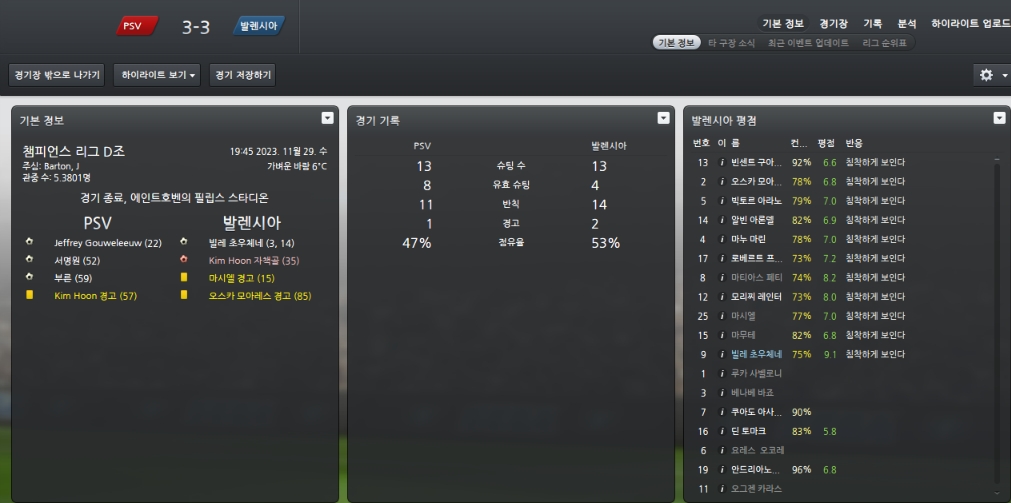This screenshot has height=503, width=1011.
Task: Switch to 최근 이벤트 업데이트 sub-tab
Action: pos(808,43)
